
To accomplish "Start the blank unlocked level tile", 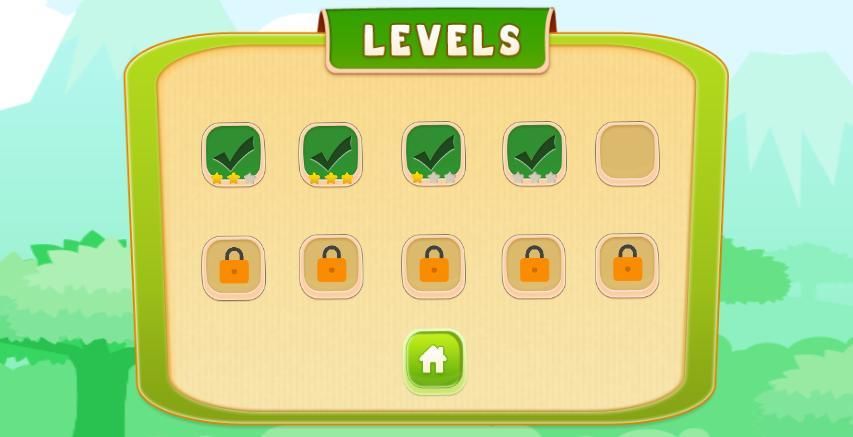I will [627, 154].
